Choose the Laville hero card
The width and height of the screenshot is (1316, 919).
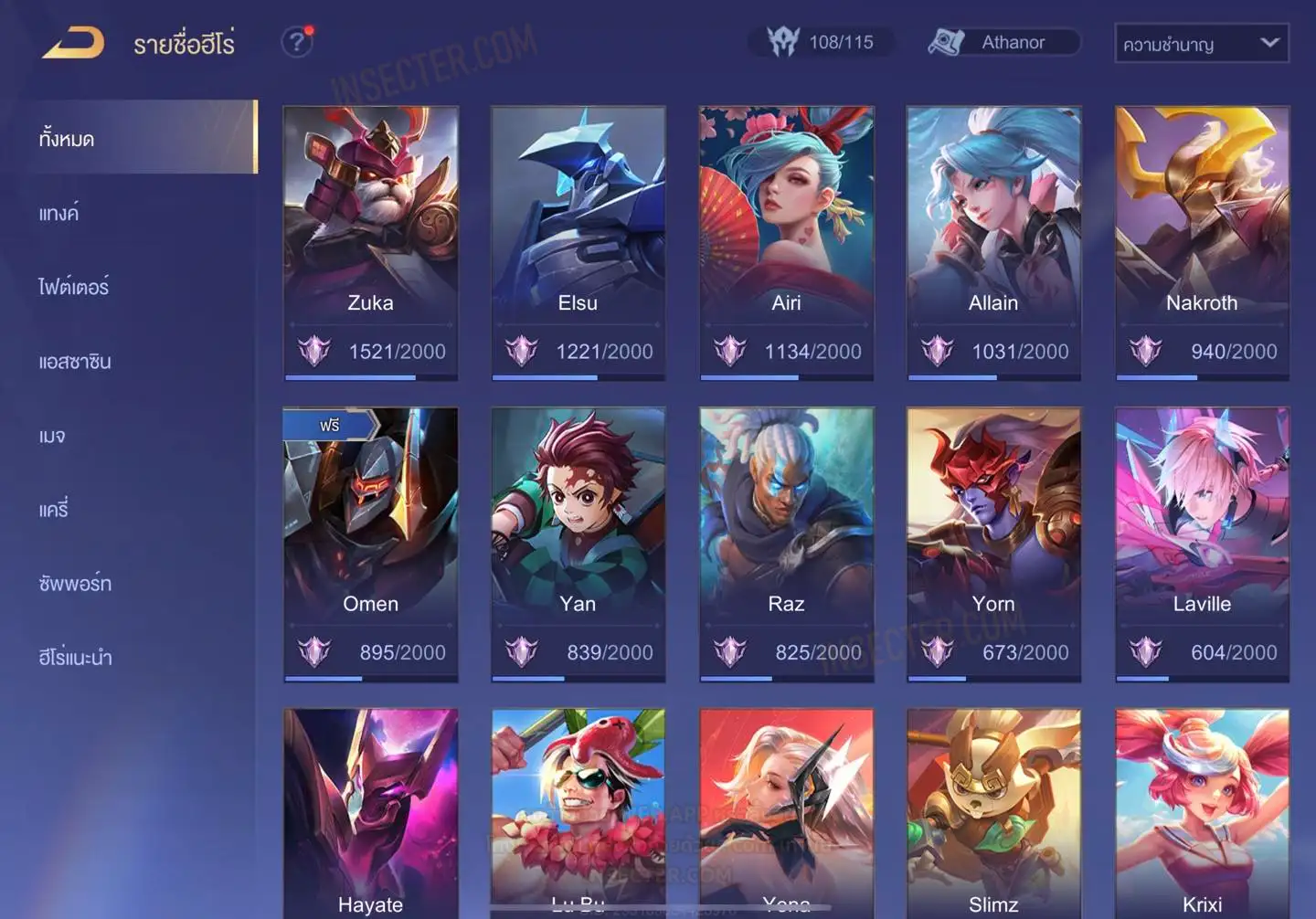pyautogui.click(x=1202, y=544)
